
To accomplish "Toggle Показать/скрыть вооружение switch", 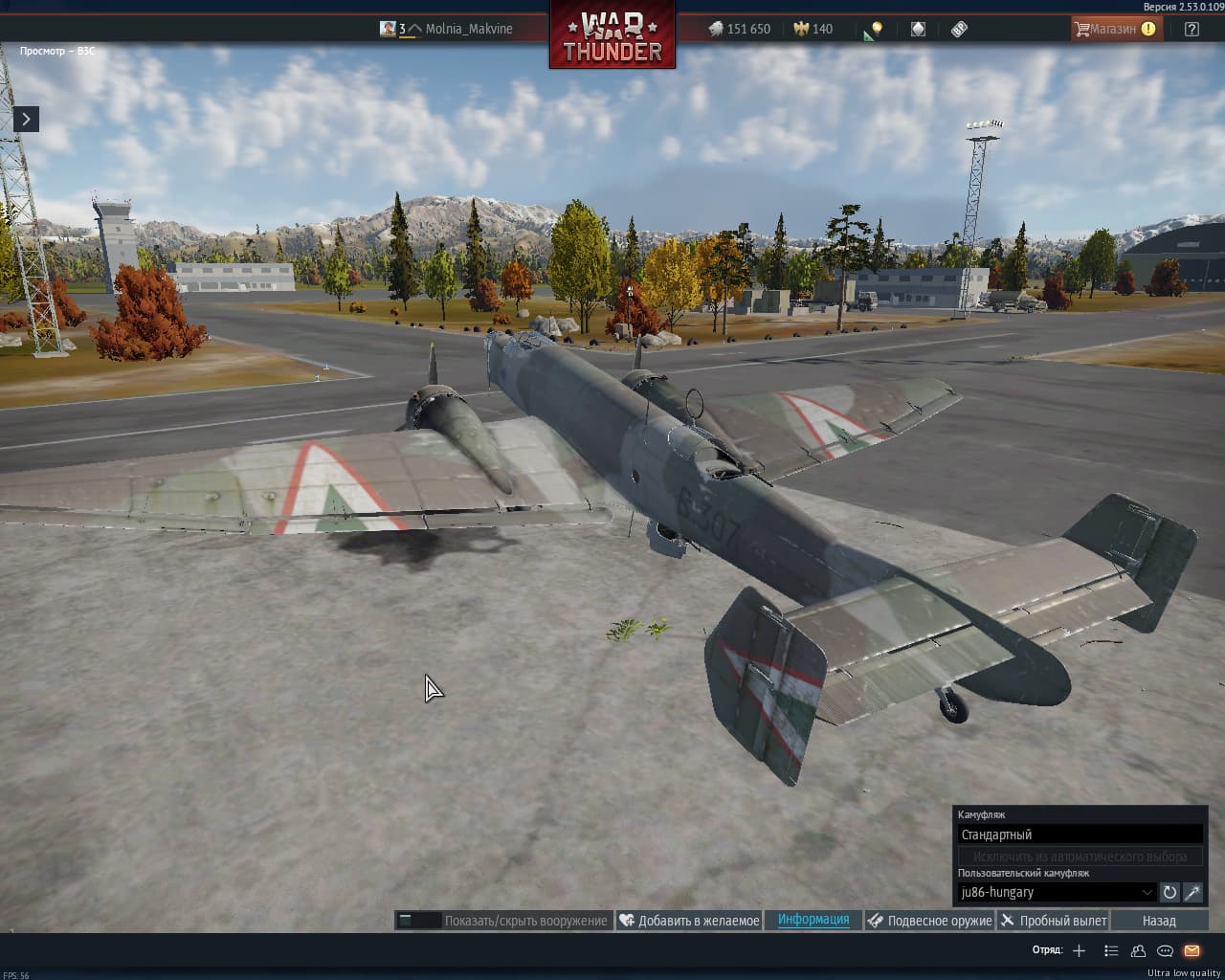I will [418, 921].
